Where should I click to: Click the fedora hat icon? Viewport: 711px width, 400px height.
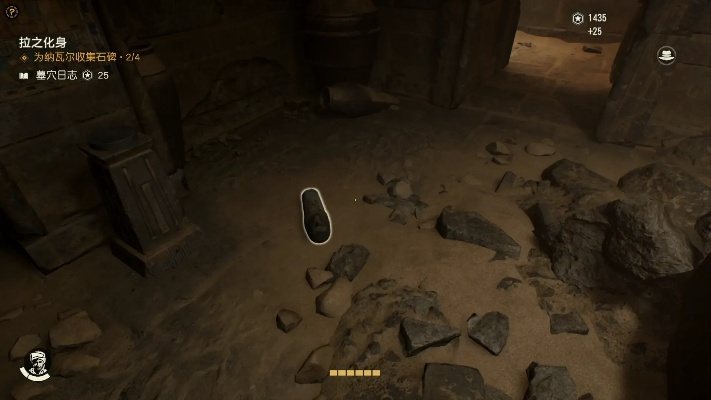click(666, 56)
